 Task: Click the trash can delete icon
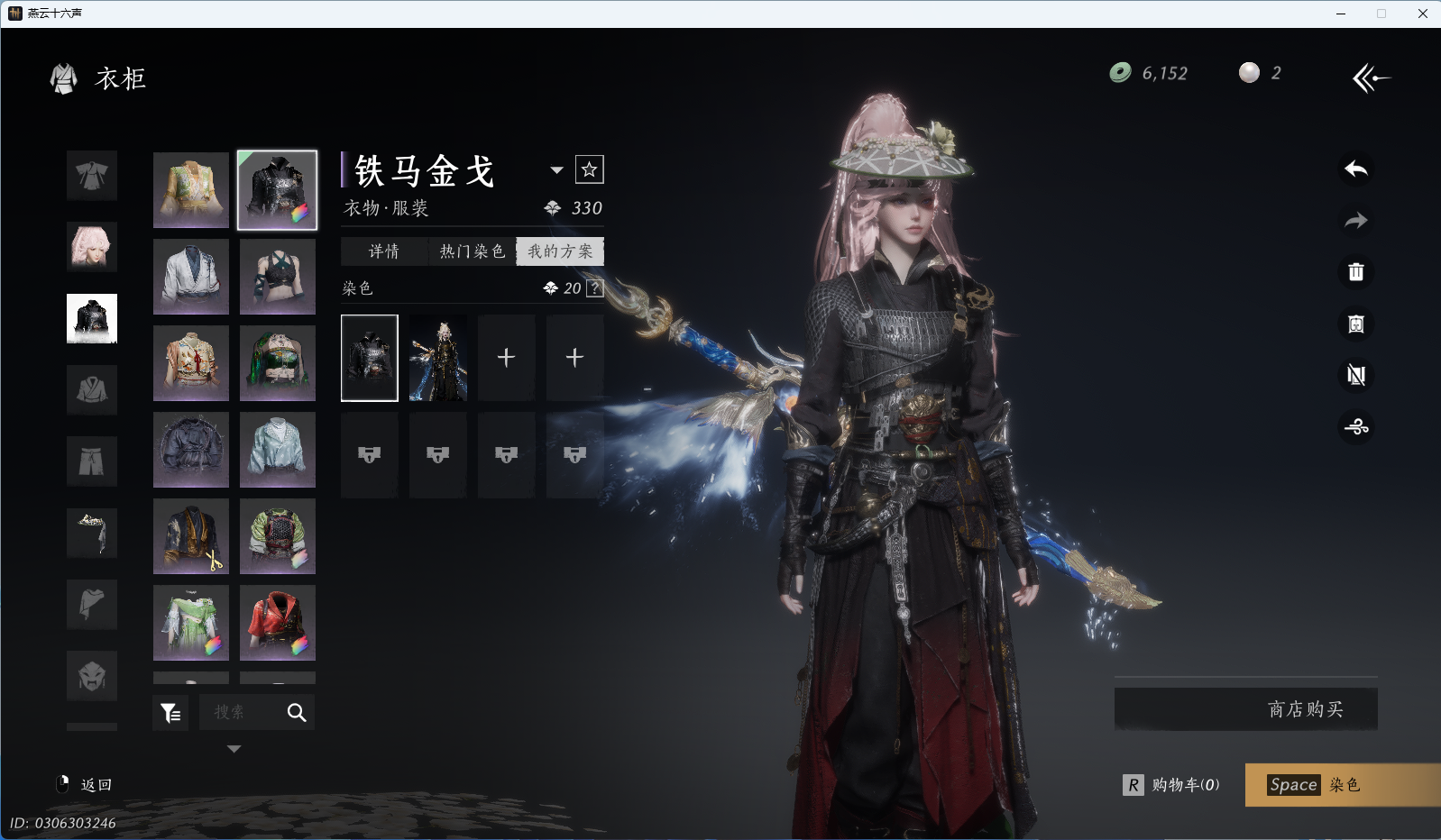(1355, 272)
